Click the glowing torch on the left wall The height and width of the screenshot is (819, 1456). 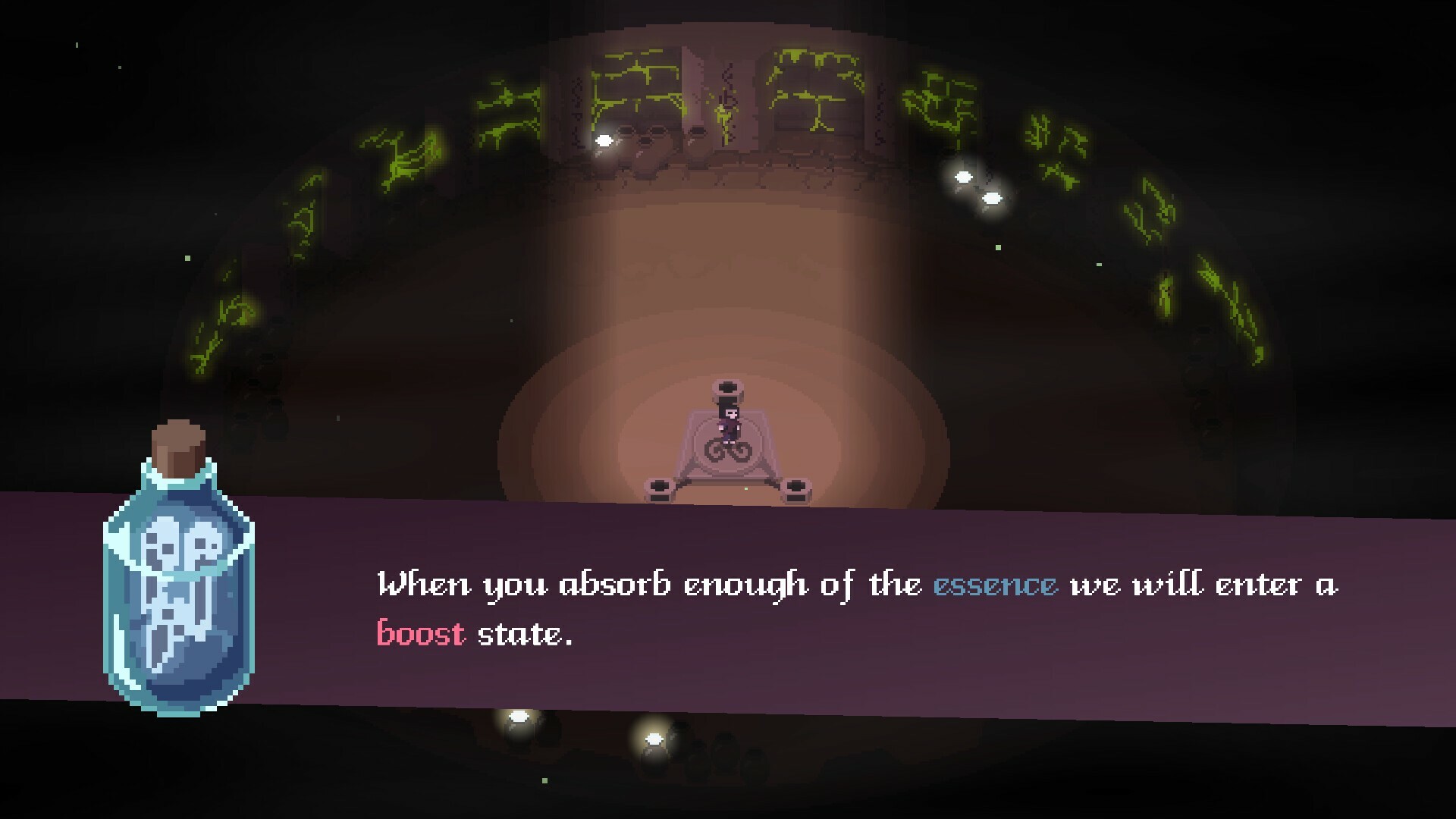[603, 140]
